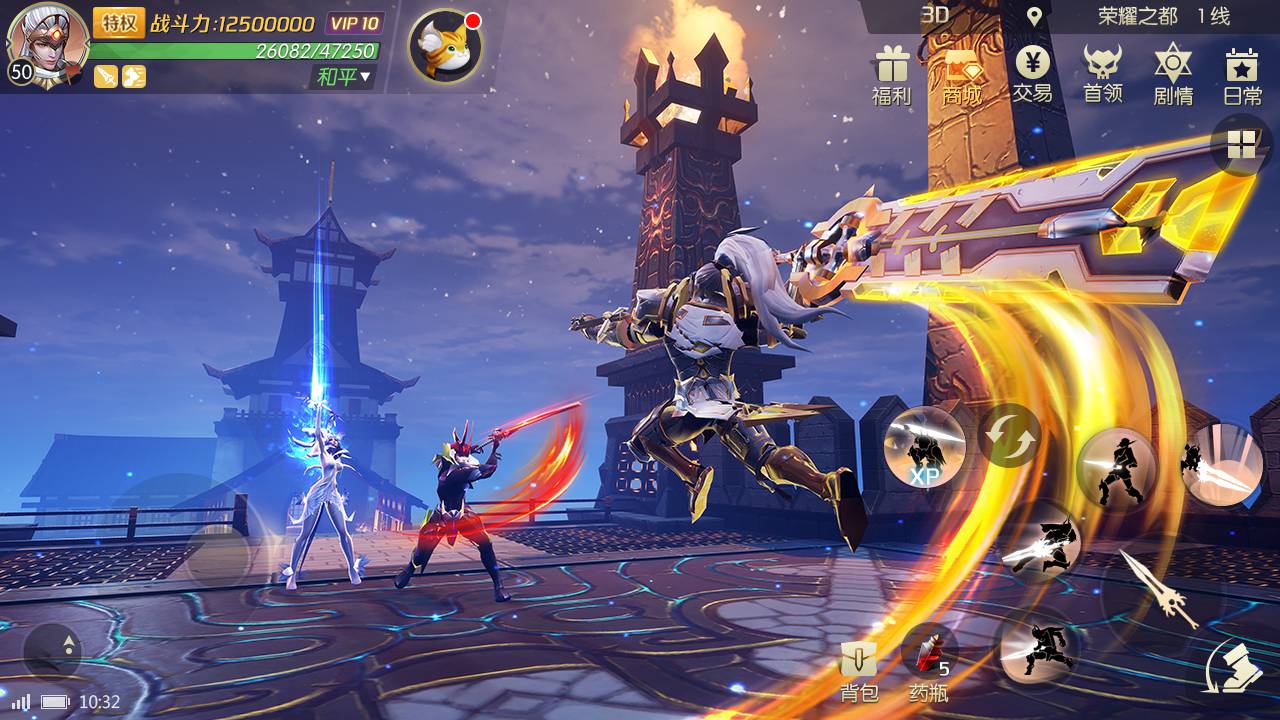Toggle the 3D camera view button
The width and height of the screenshot is (1280, 720).
coord(934,14)
